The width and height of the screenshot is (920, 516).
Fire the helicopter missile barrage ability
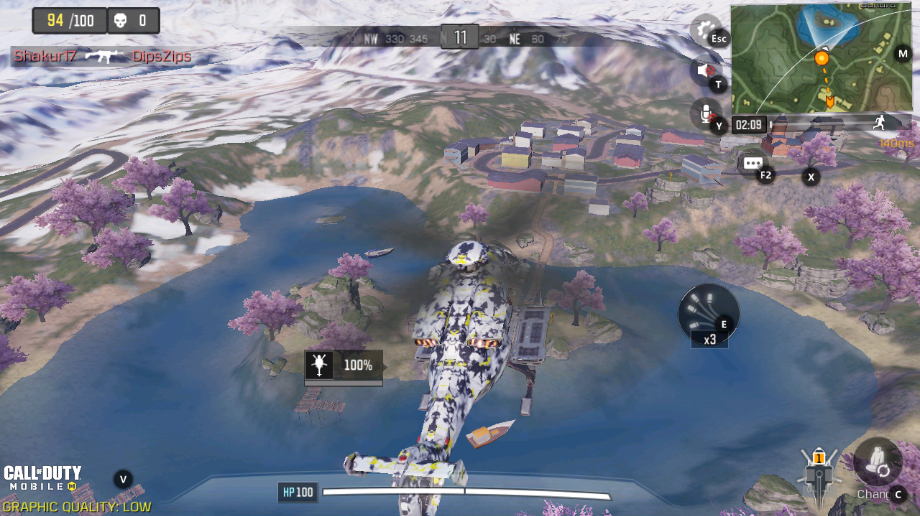(x=708, y=310)
